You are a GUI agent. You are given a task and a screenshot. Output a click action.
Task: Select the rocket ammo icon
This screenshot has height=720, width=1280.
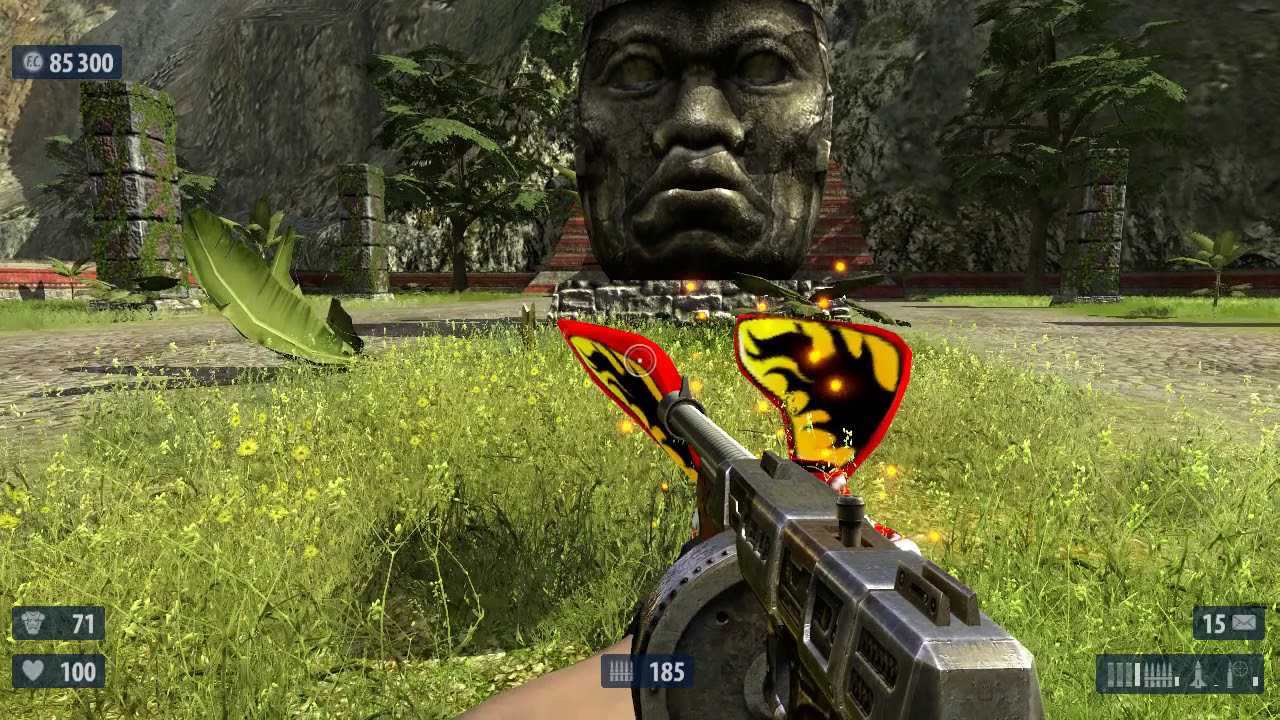(x=1198, y=674)
